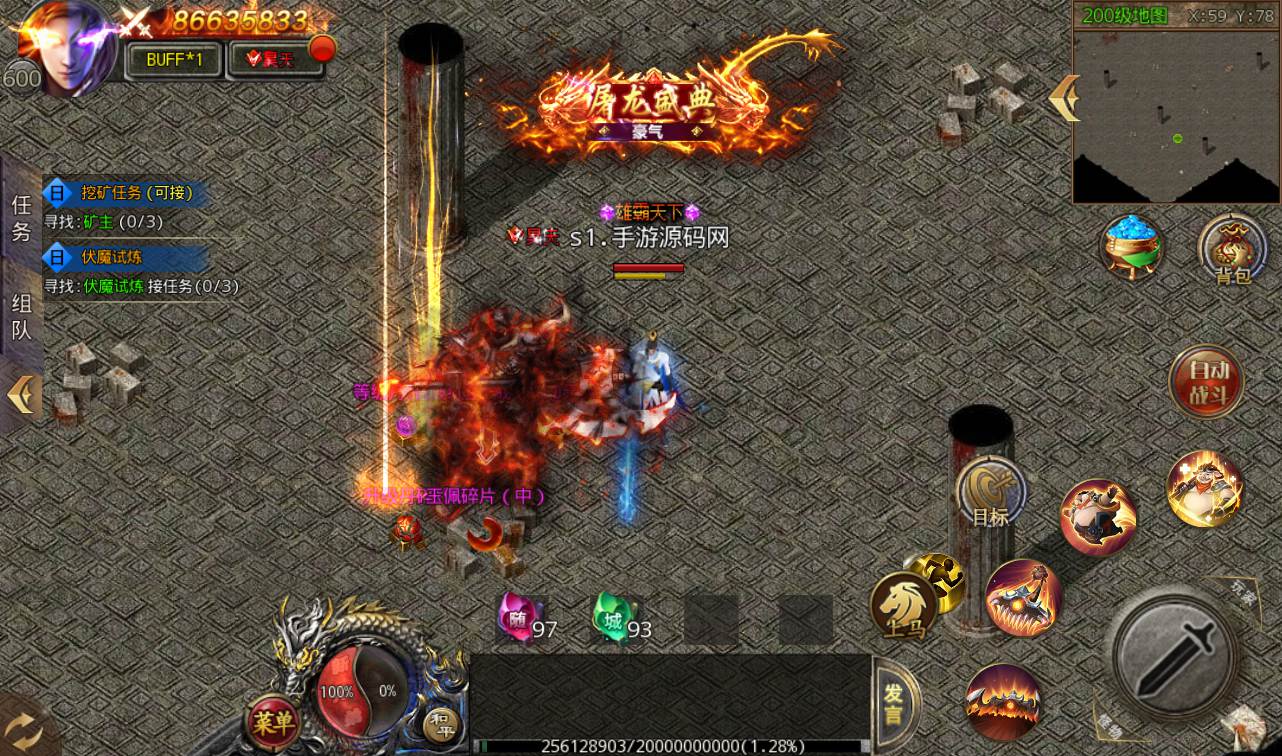Select the 目标 target button
1282x756 pixels.
pos(990,493)
